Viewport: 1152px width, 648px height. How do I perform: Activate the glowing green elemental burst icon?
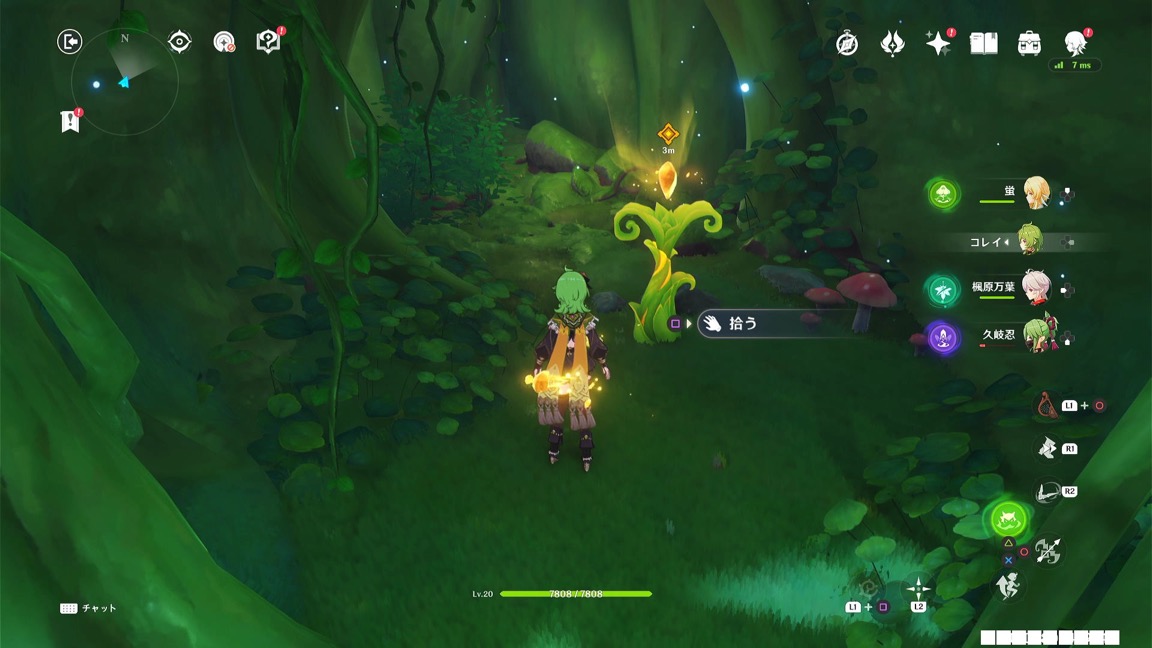click(1007, 518)
